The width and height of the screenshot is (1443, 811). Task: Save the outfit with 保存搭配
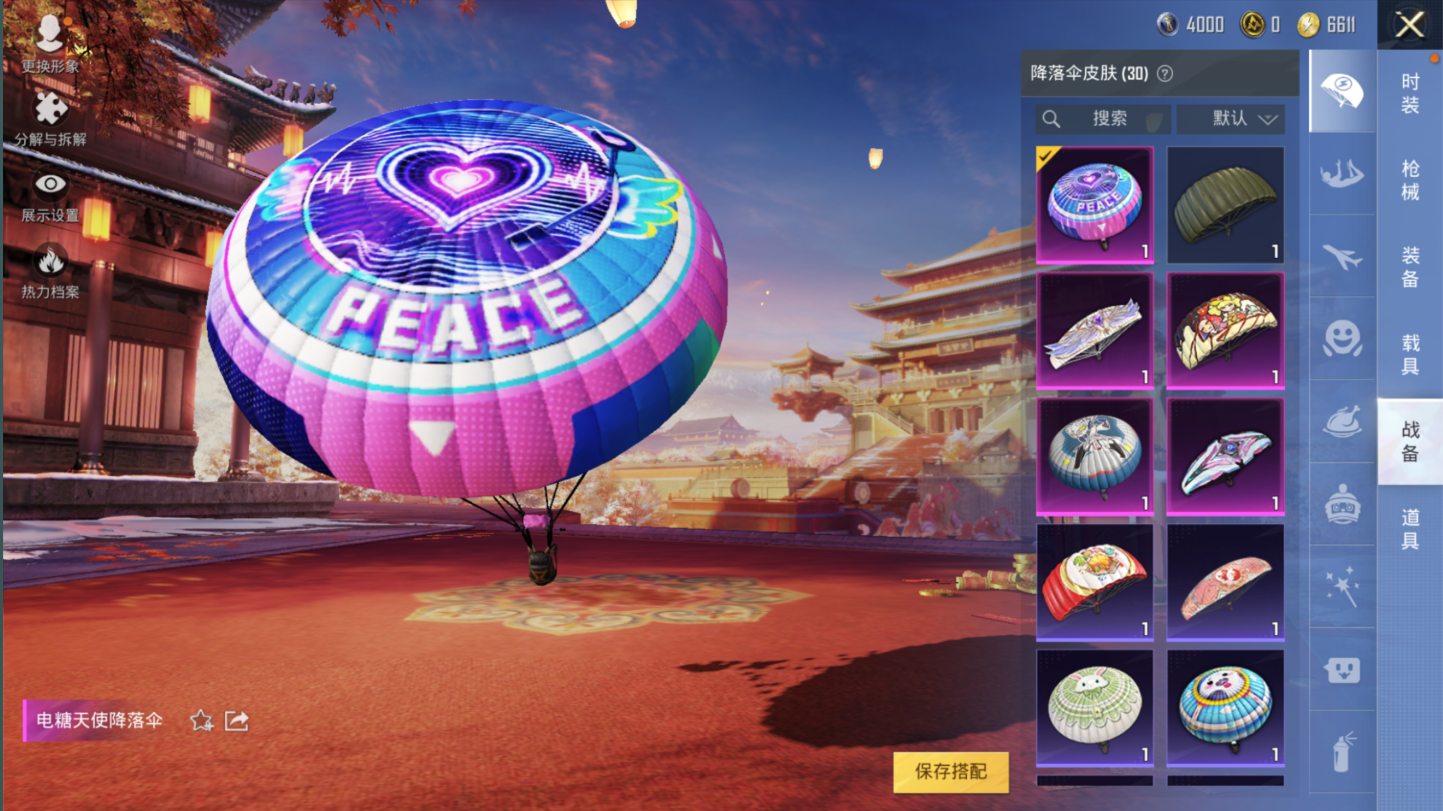coord(950,771)
